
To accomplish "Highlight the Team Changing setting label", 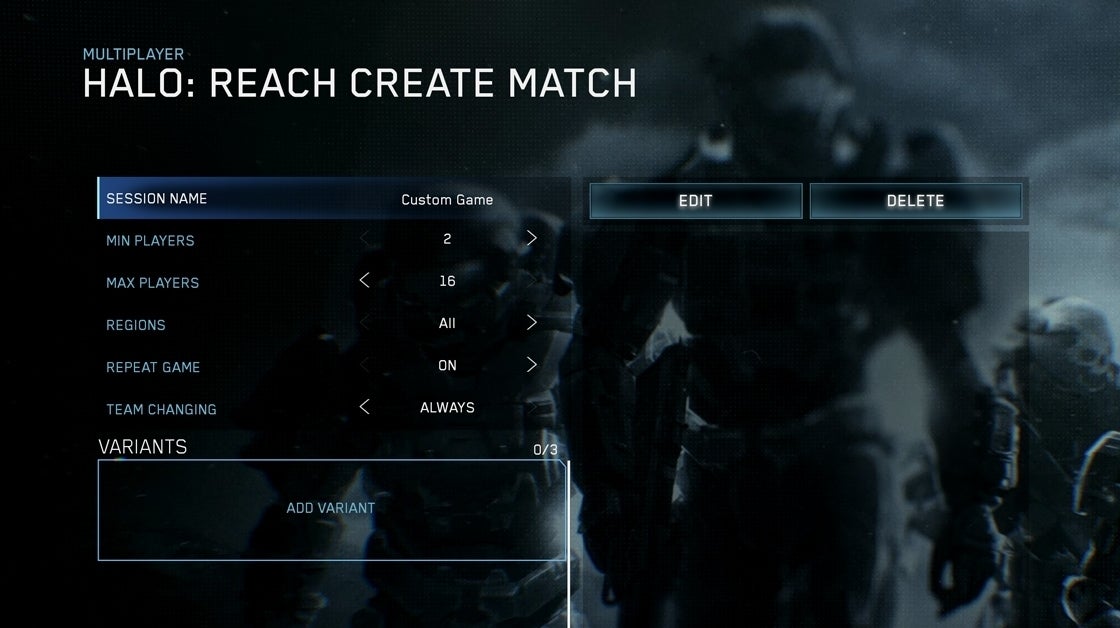I will click(x=161, y=409).
